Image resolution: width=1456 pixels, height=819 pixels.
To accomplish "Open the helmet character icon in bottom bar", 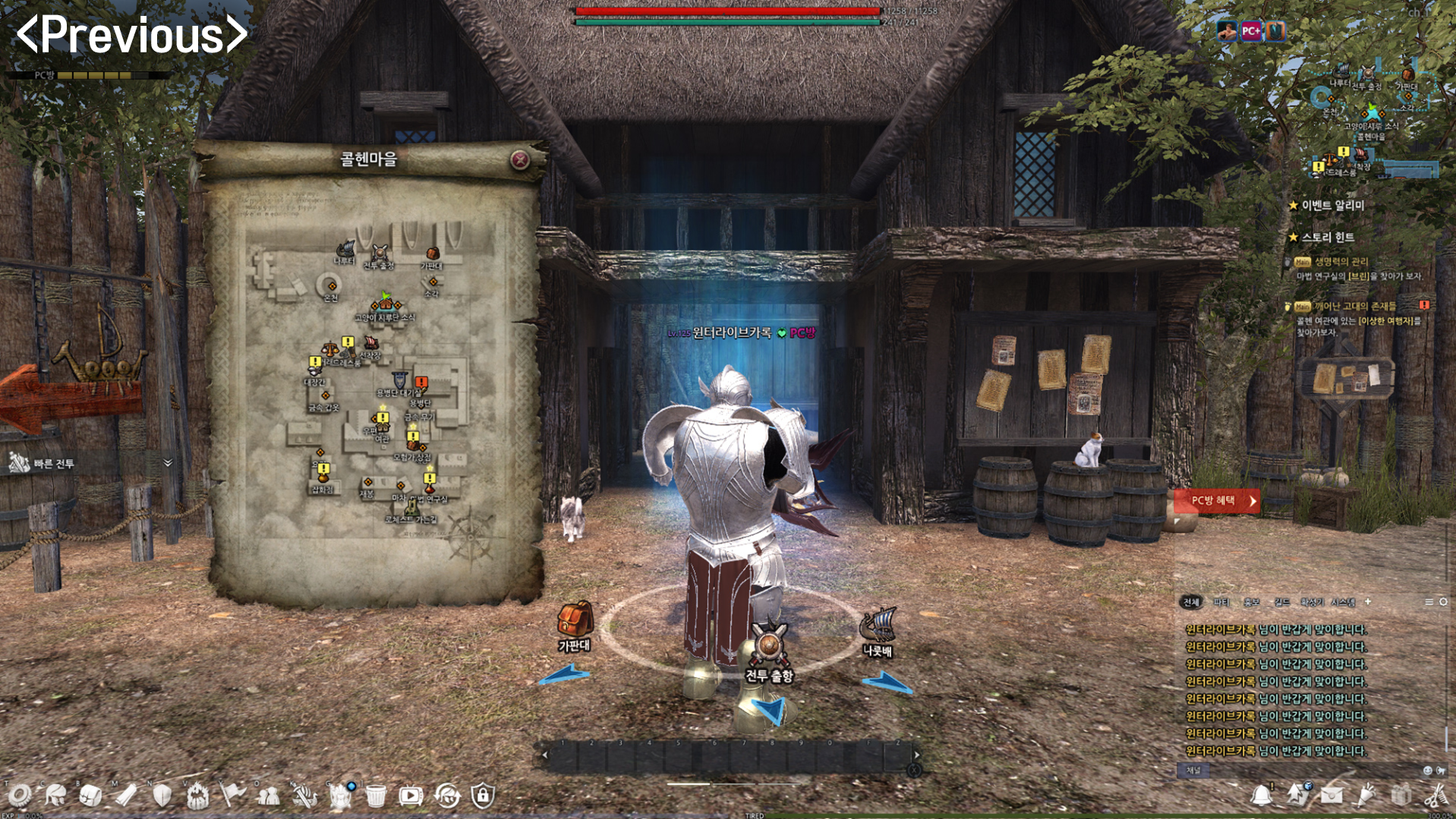I will click(55, 795).
